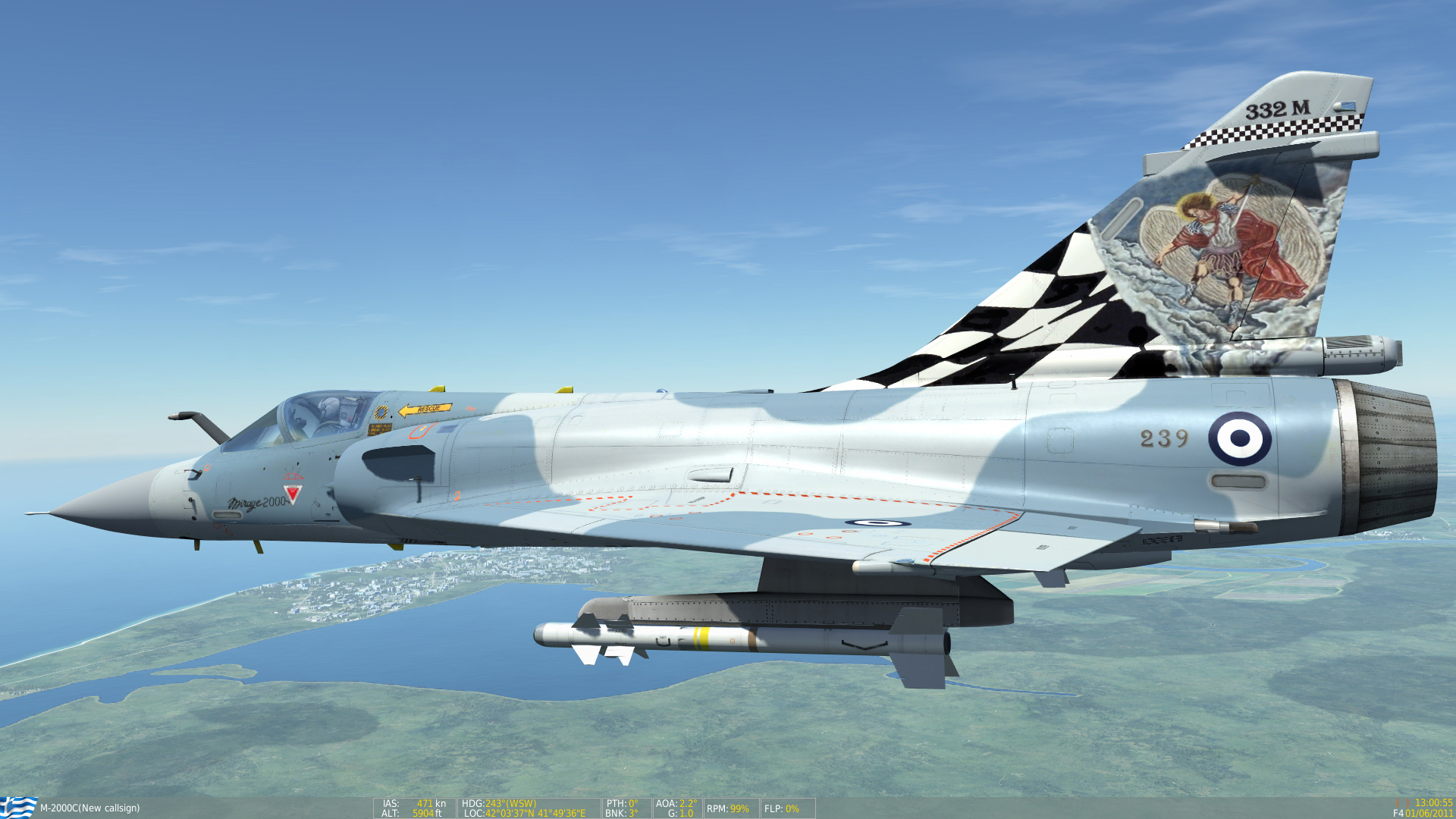The height and width of the screenshot is (819, 1456).
Task: Click the F4 view mode indicator
Action: click(x=1398, y=812)
